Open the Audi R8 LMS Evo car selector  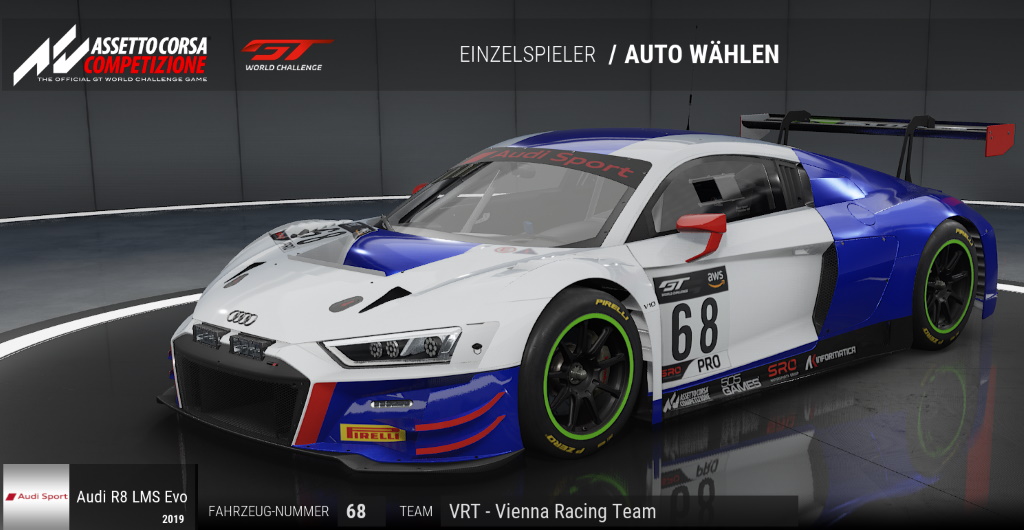[99, 496]
